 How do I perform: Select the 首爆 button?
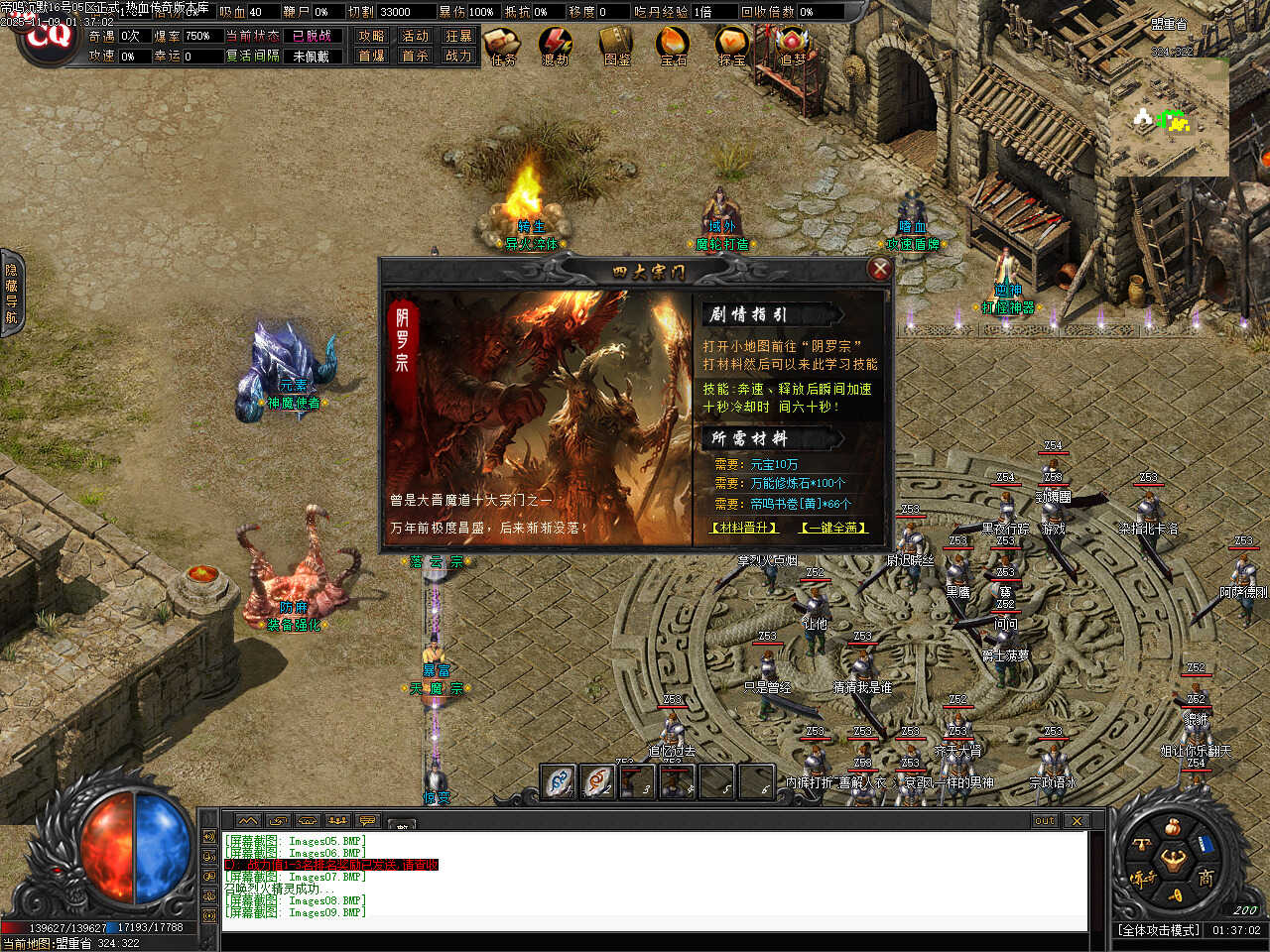click(x=372, y=56)
